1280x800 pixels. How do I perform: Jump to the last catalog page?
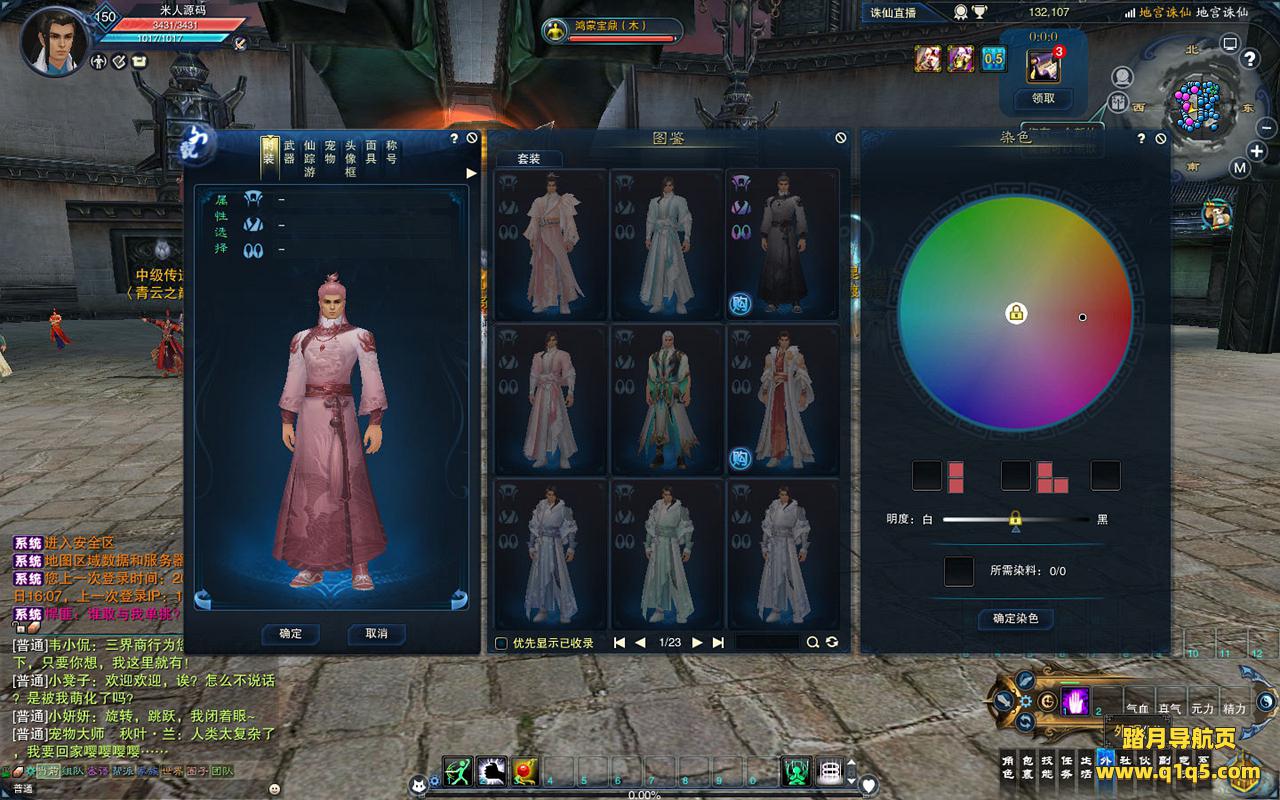coord(718,643)
